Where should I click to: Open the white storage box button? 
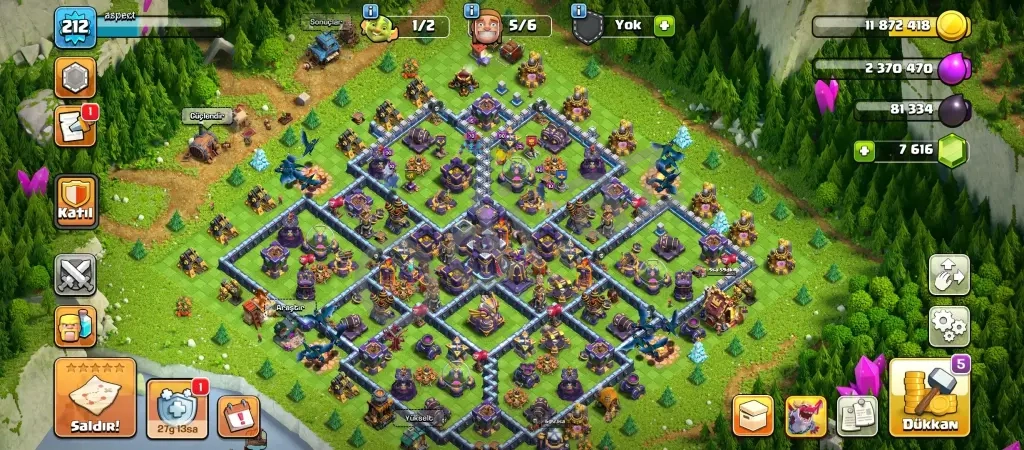click(753, 415)
